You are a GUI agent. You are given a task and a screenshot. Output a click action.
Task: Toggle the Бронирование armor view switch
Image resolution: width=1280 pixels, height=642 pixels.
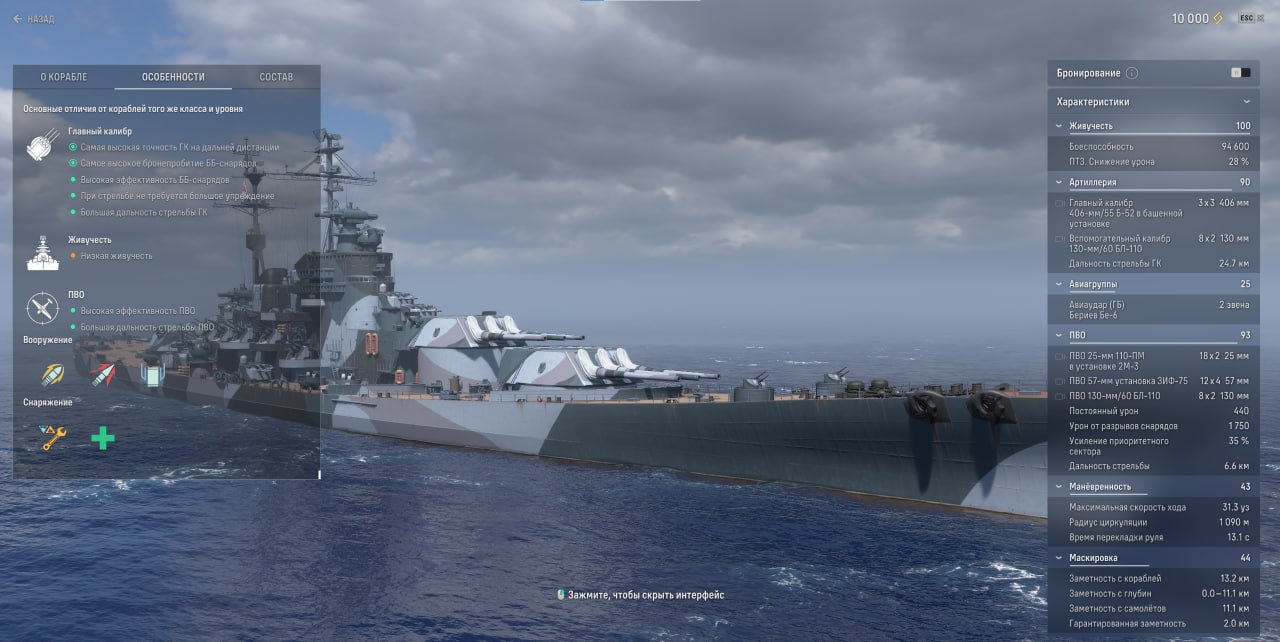(1240, 73)
